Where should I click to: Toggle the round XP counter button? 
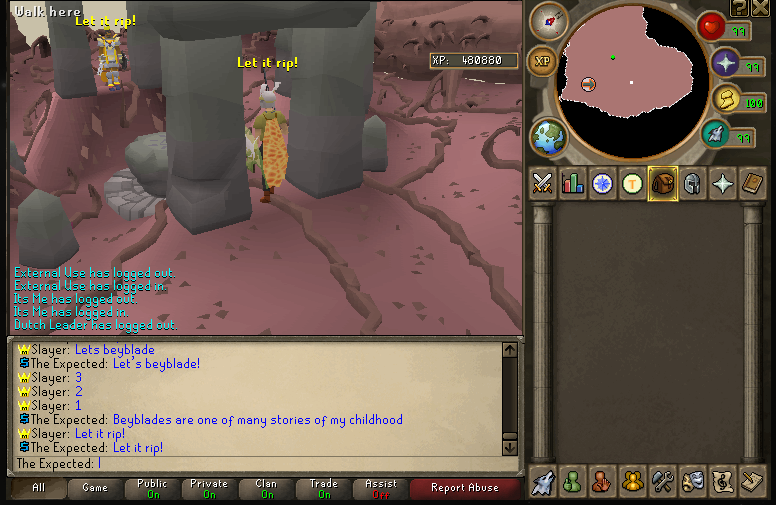click(543, 61)
